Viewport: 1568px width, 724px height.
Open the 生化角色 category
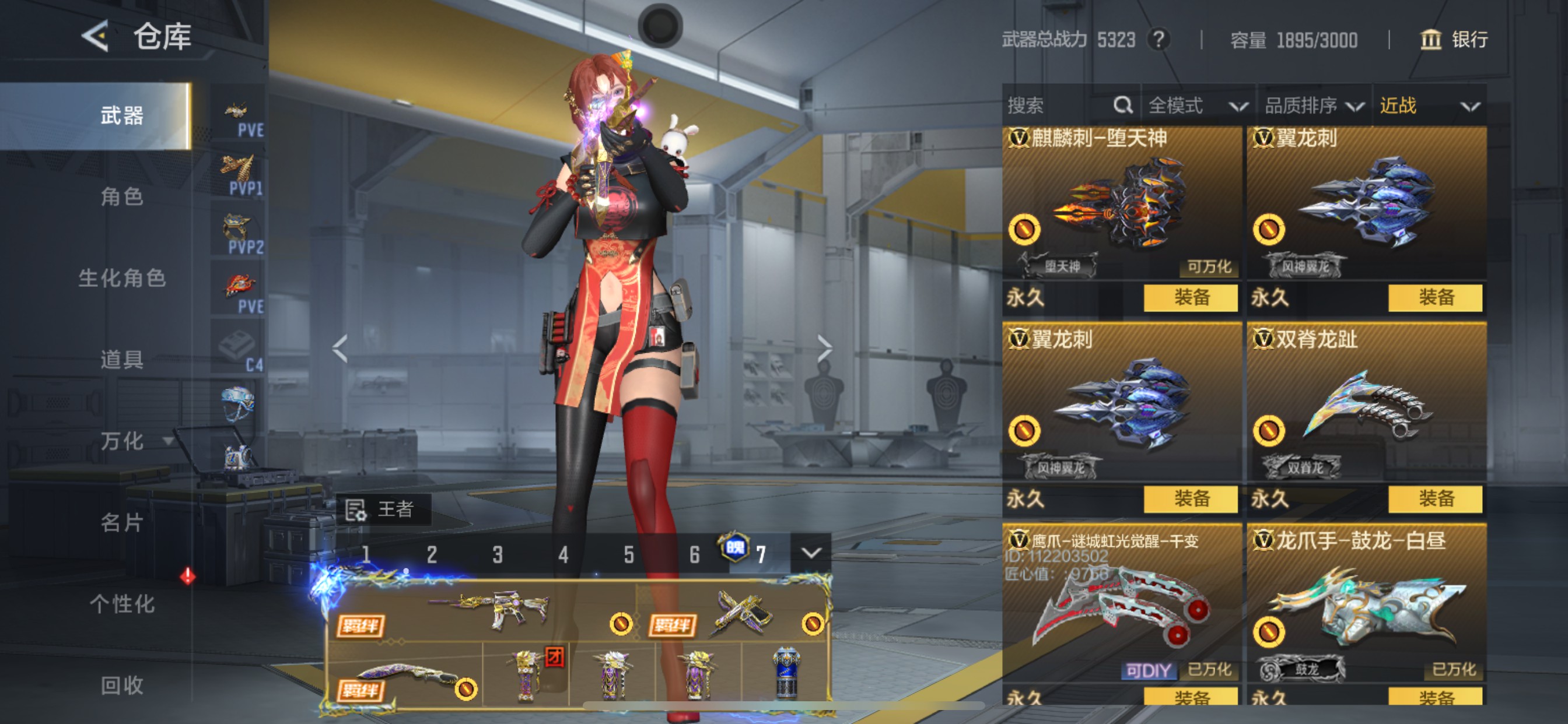click(122, 278)
